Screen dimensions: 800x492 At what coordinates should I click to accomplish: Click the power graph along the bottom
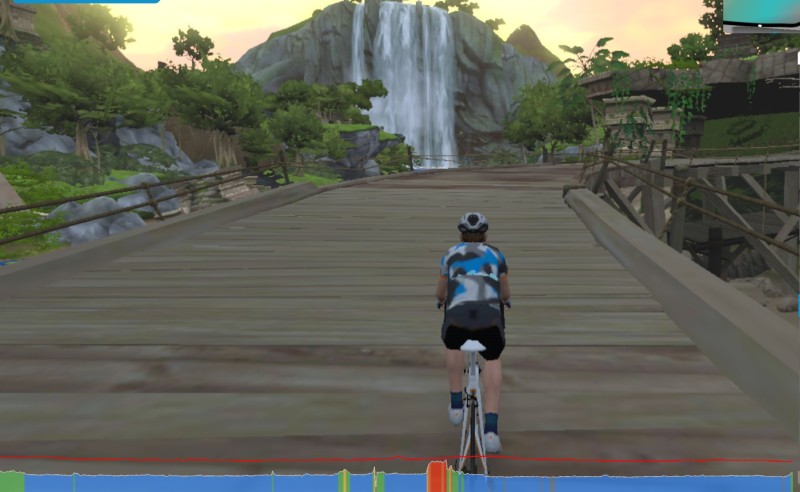click(200, 481)
